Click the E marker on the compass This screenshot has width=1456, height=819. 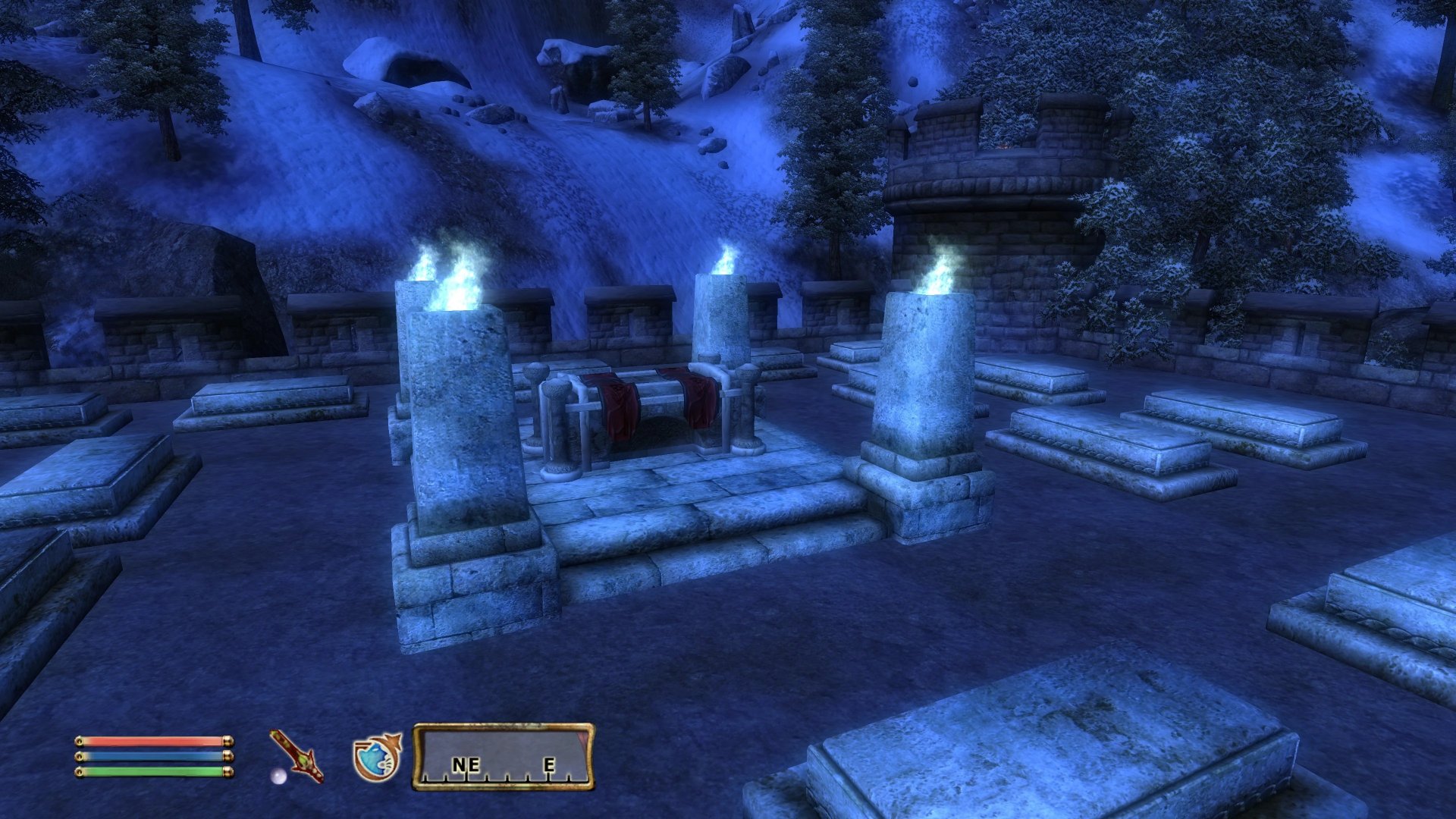click(551, 765)
